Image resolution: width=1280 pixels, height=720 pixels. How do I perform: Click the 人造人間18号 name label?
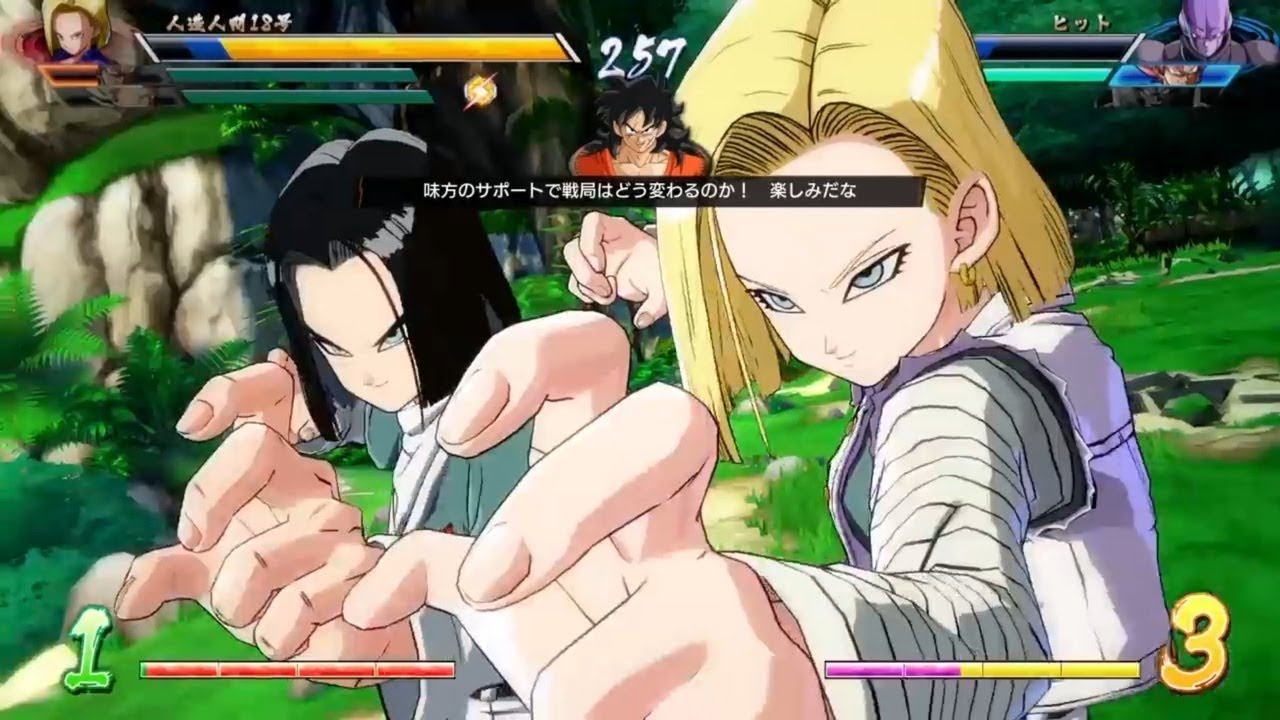point(228,25)
